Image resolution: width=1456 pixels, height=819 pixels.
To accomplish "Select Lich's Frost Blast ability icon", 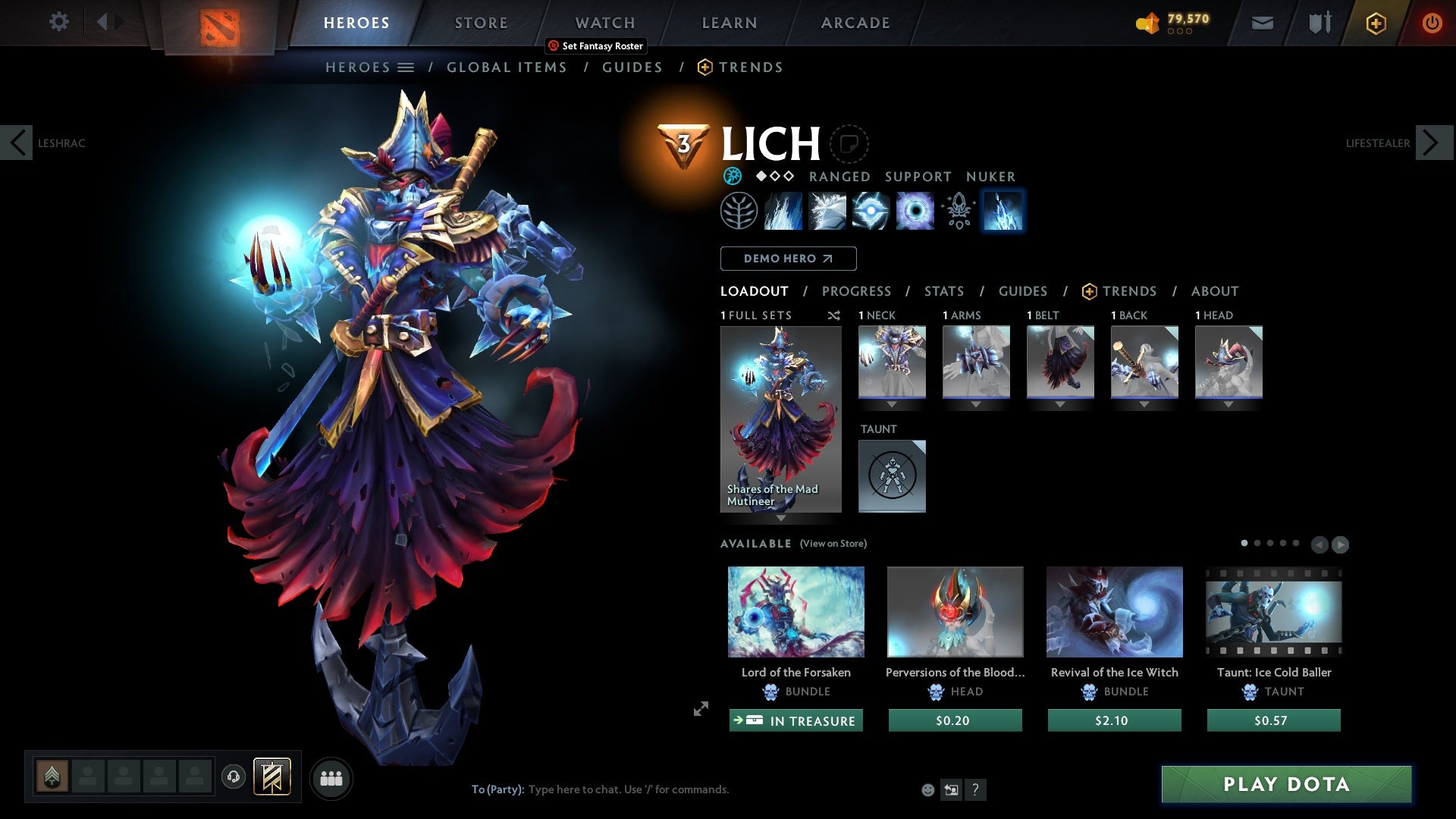I will coord(784,211).
